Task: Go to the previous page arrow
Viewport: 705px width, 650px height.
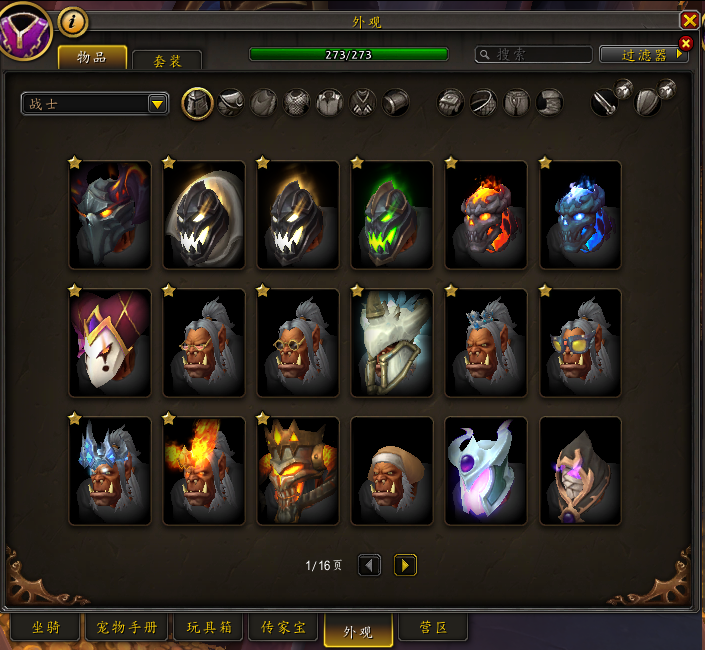Action: 369,565
